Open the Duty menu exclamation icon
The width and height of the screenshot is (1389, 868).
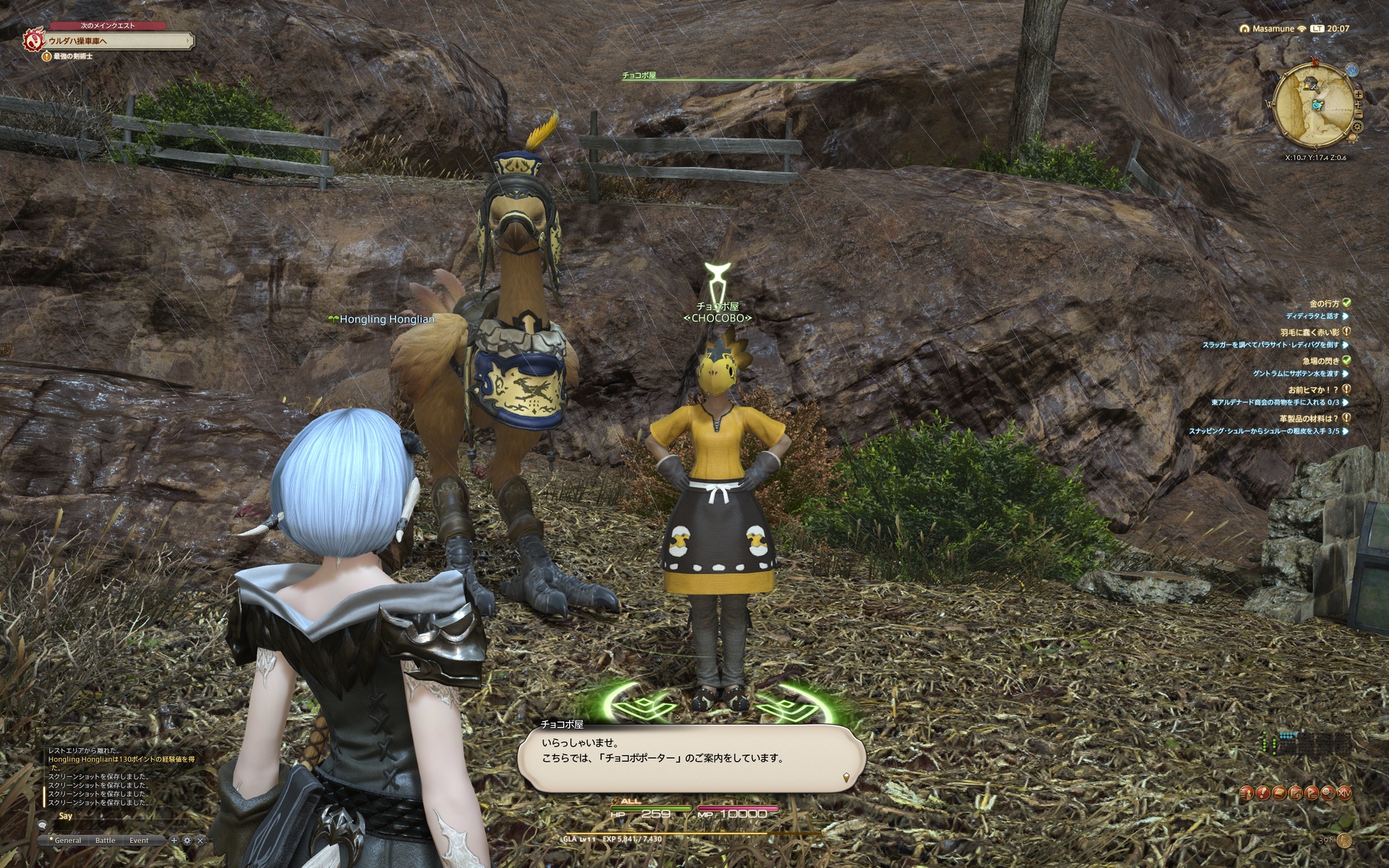1262,793
